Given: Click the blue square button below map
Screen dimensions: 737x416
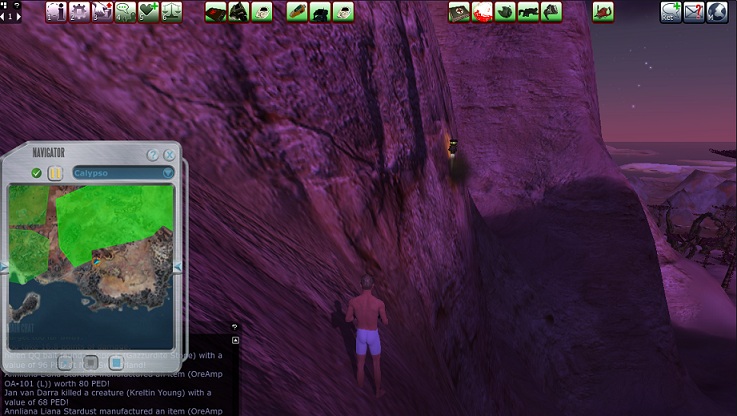Looking at the screenshot, I should (116, 361).
